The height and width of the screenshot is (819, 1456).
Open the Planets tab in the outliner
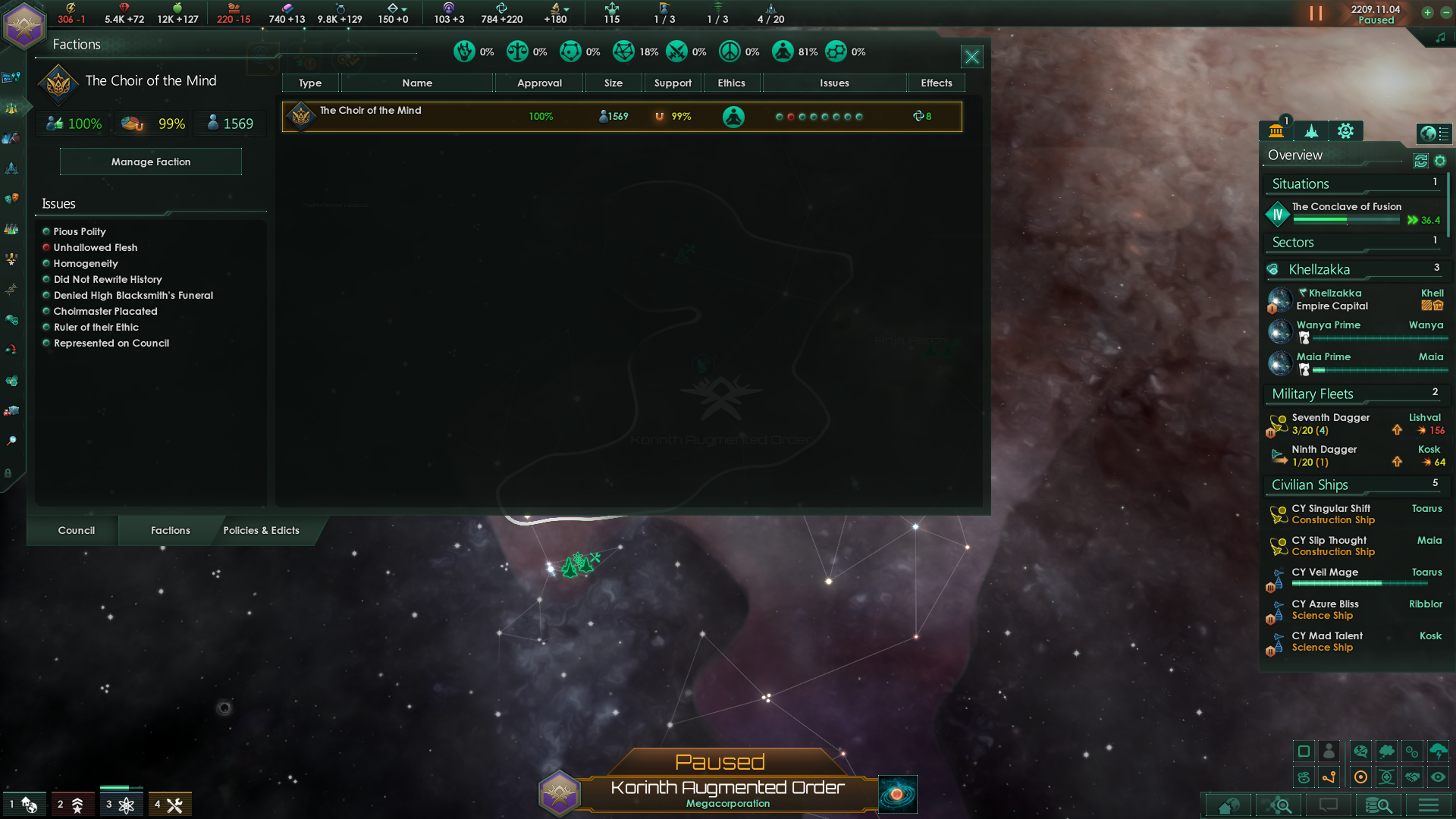pyautogui.click(x=1277, y=132)
